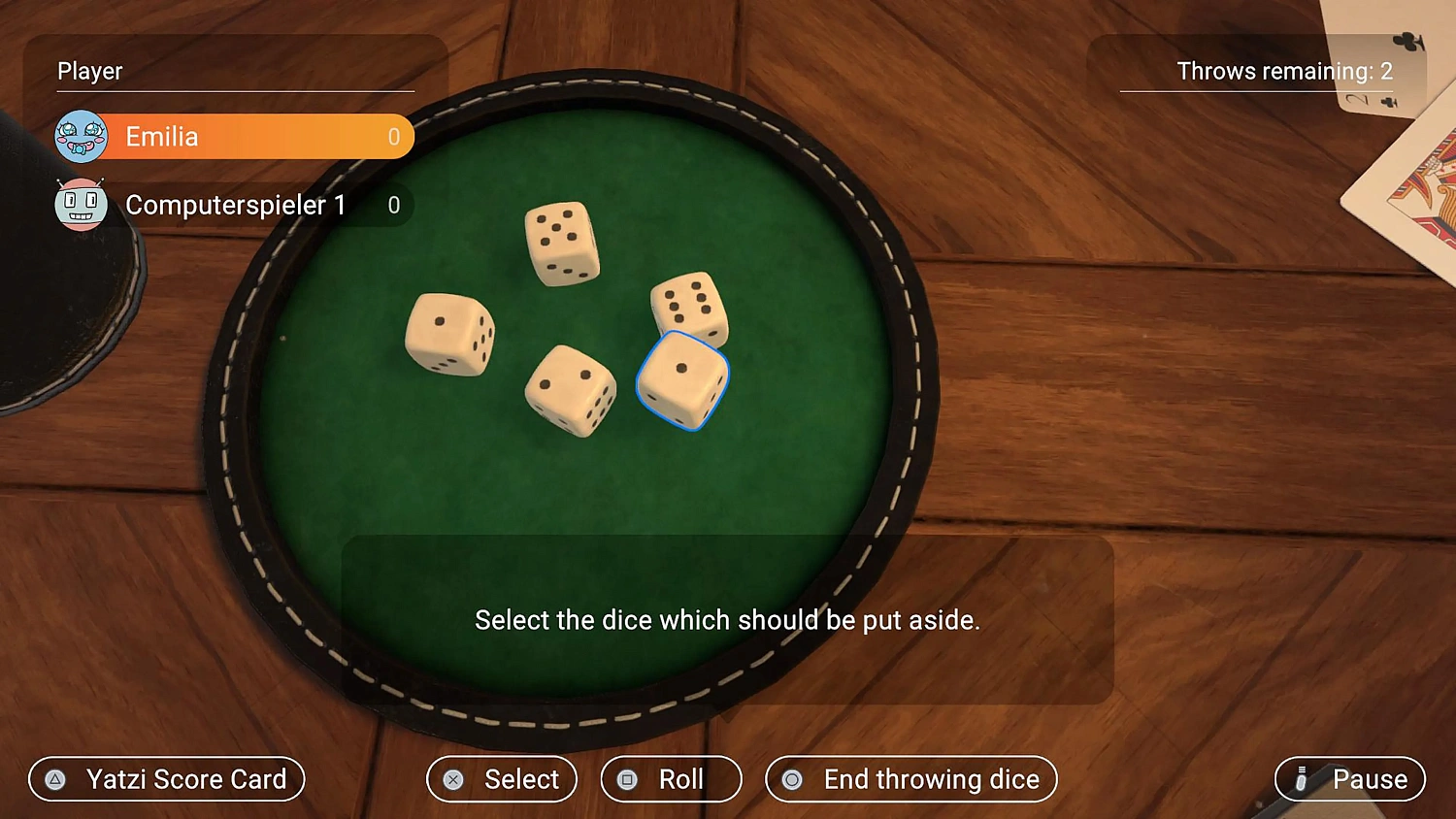Deselect the highlighted dice showing one
1456x819 pixels.
682,381
